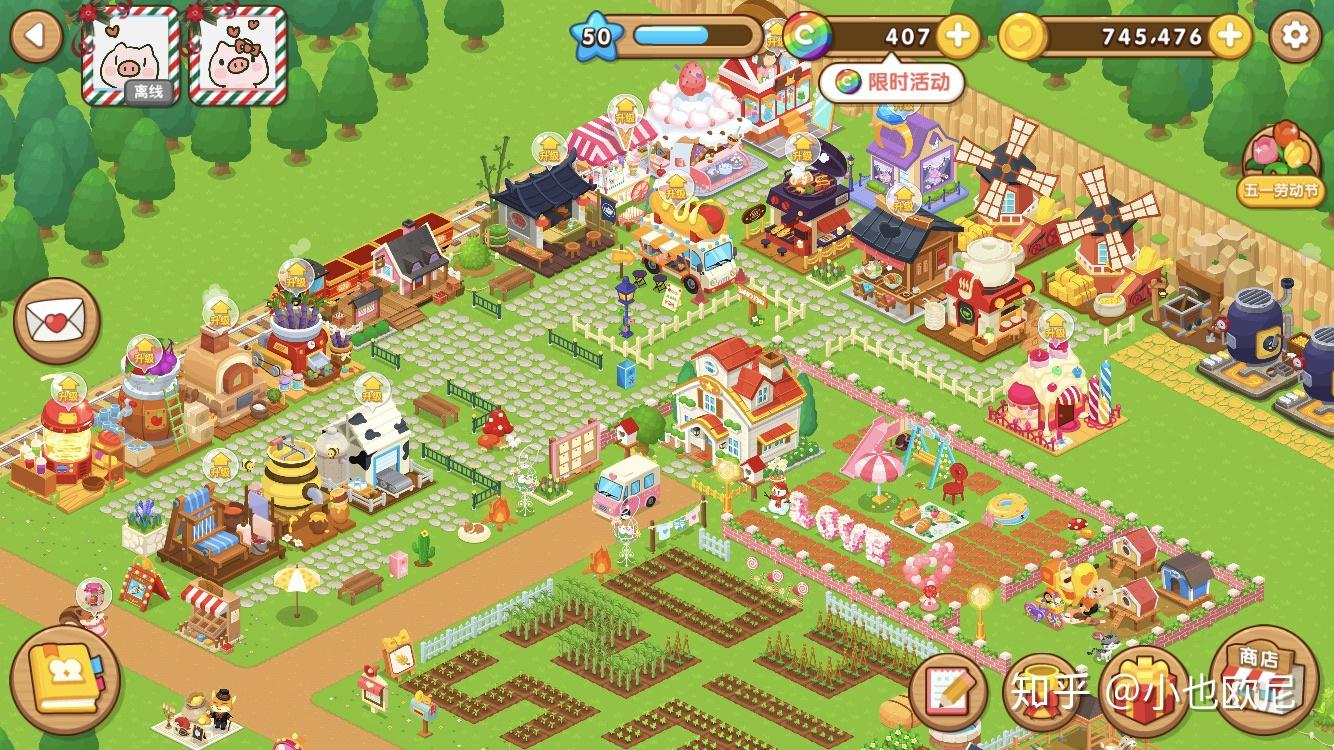Tap the golden heart coin icon
Image resolution: width=1334 pixels, height=750 pixels.
1022,35
